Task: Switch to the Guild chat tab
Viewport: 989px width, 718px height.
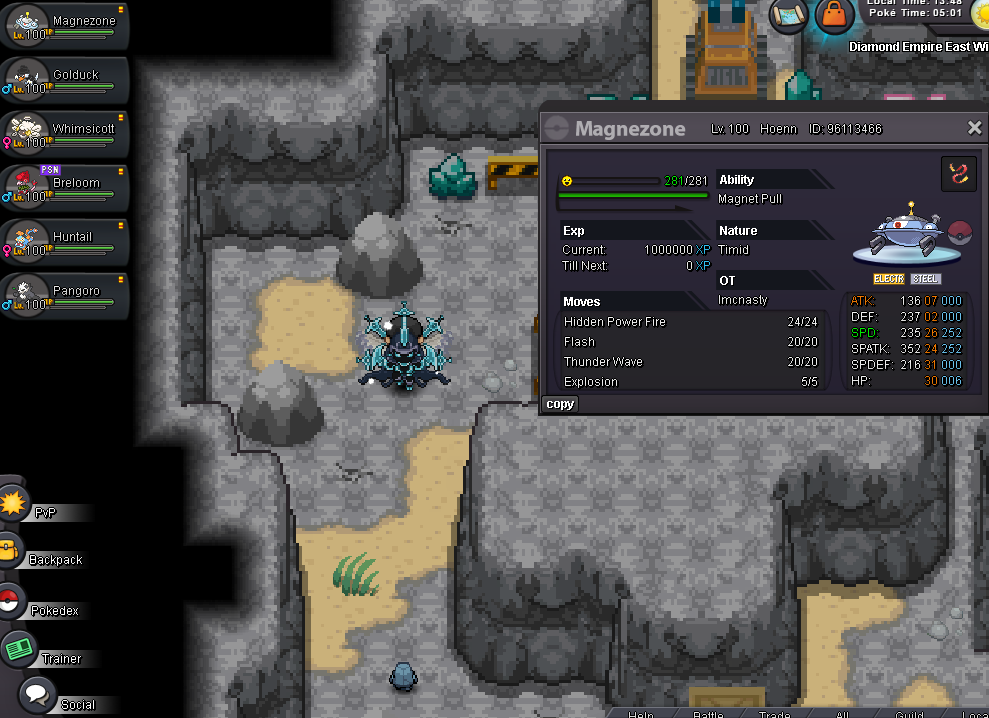Action: point(909,714)
